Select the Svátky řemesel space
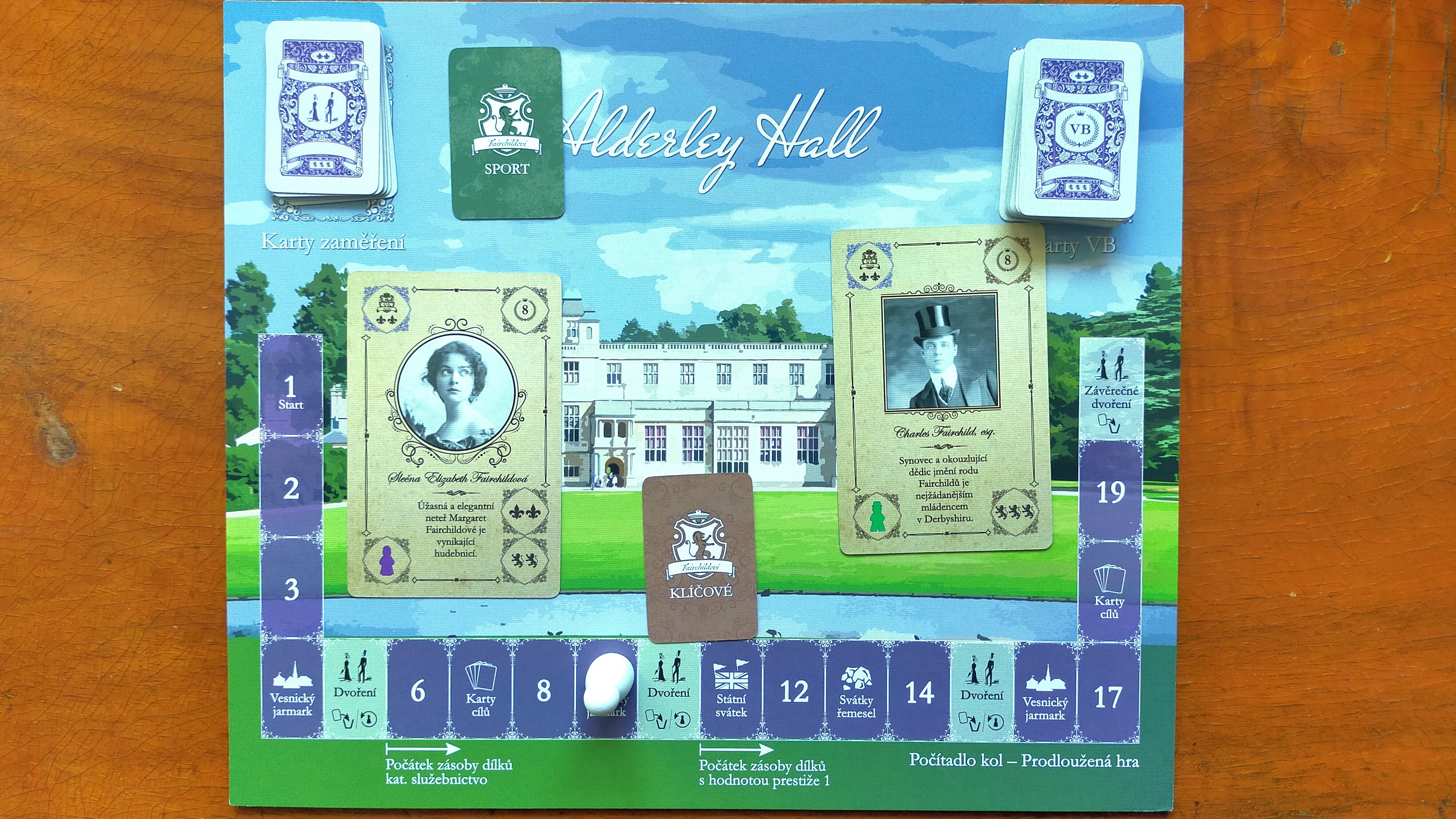The image size is (1456, 819). click(x=857, y=692)
